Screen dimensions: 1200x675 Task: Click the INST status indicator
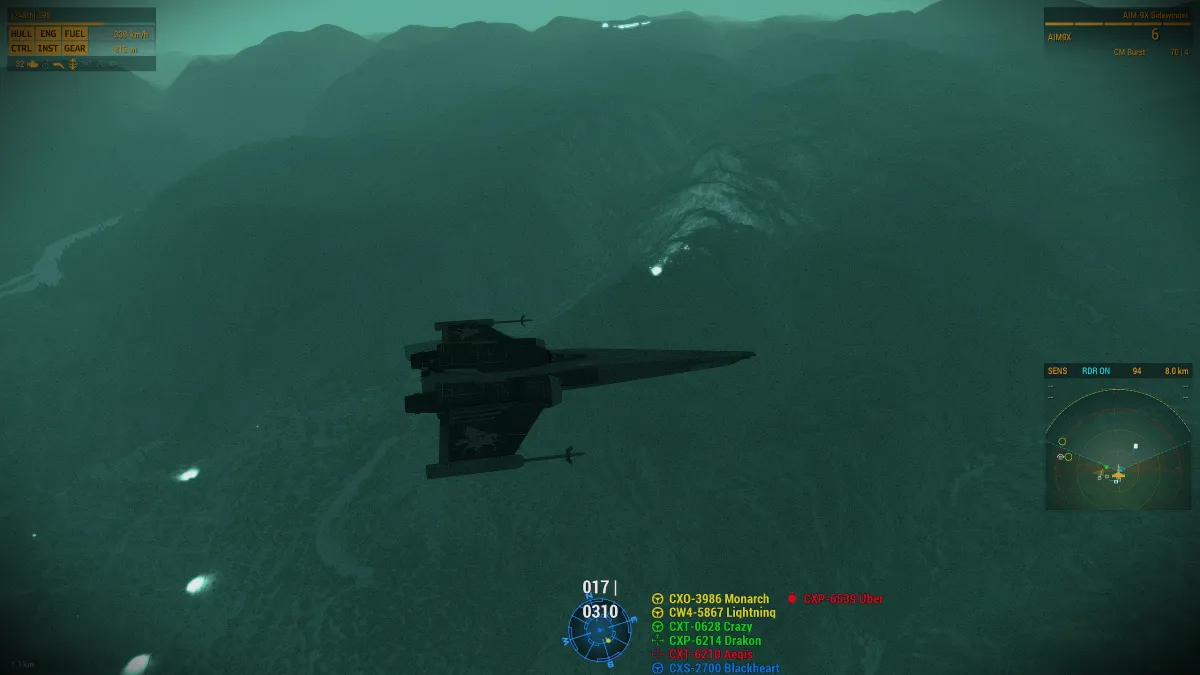48,48
